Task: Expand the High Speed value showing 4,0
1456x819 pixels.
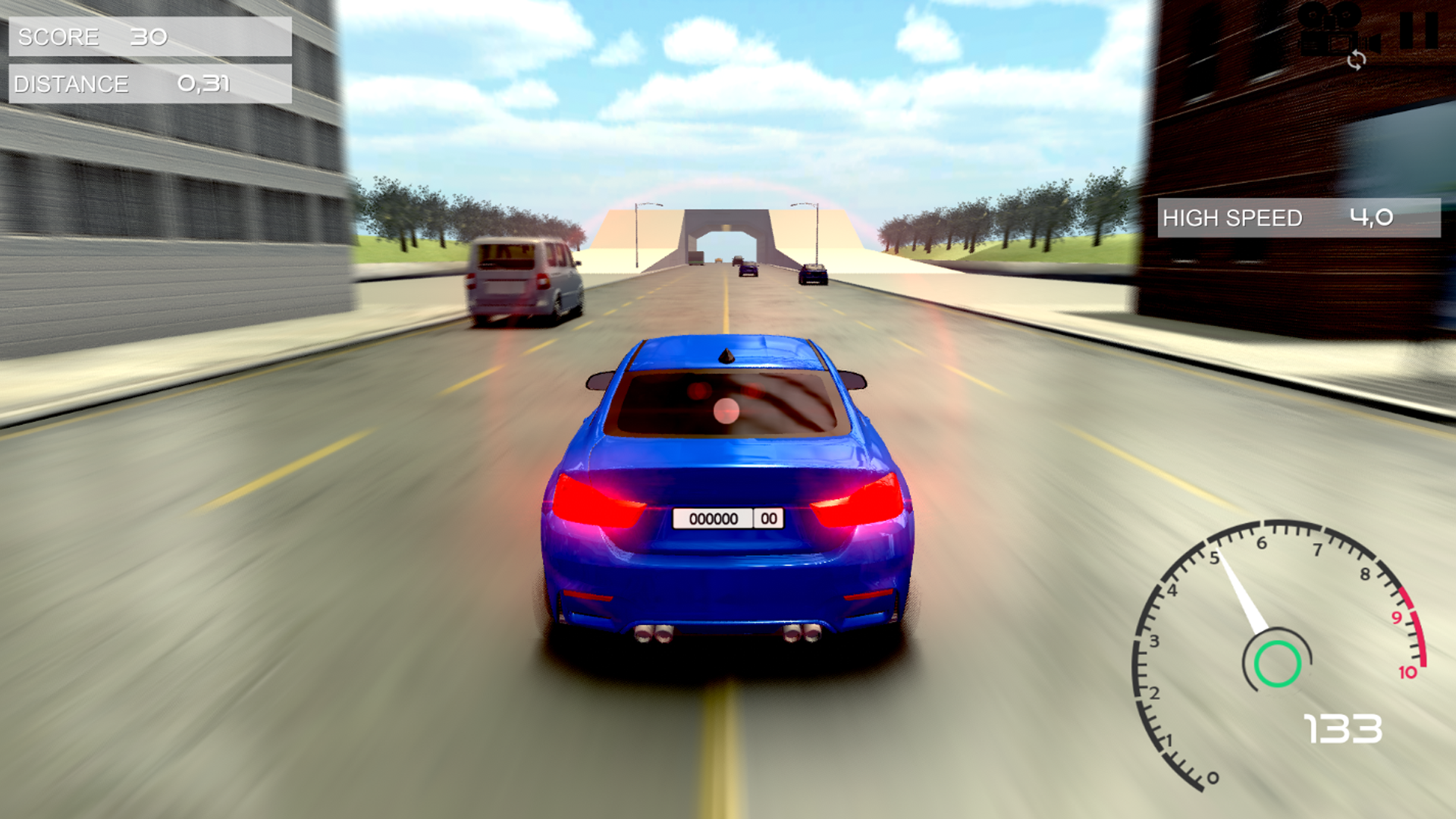Action: coord(1370,218)
